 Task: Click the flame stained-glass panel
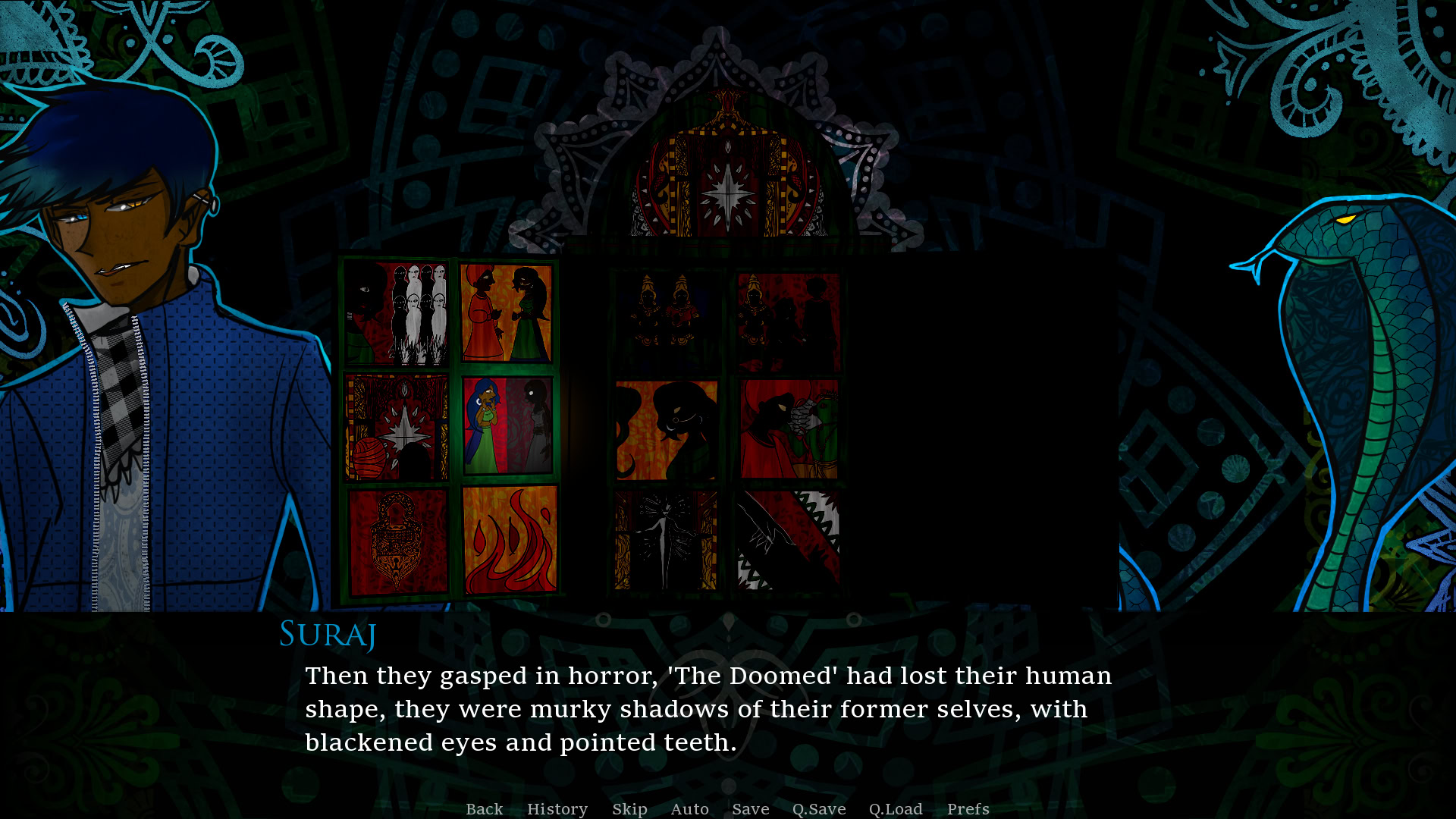[x=507, y=538]
